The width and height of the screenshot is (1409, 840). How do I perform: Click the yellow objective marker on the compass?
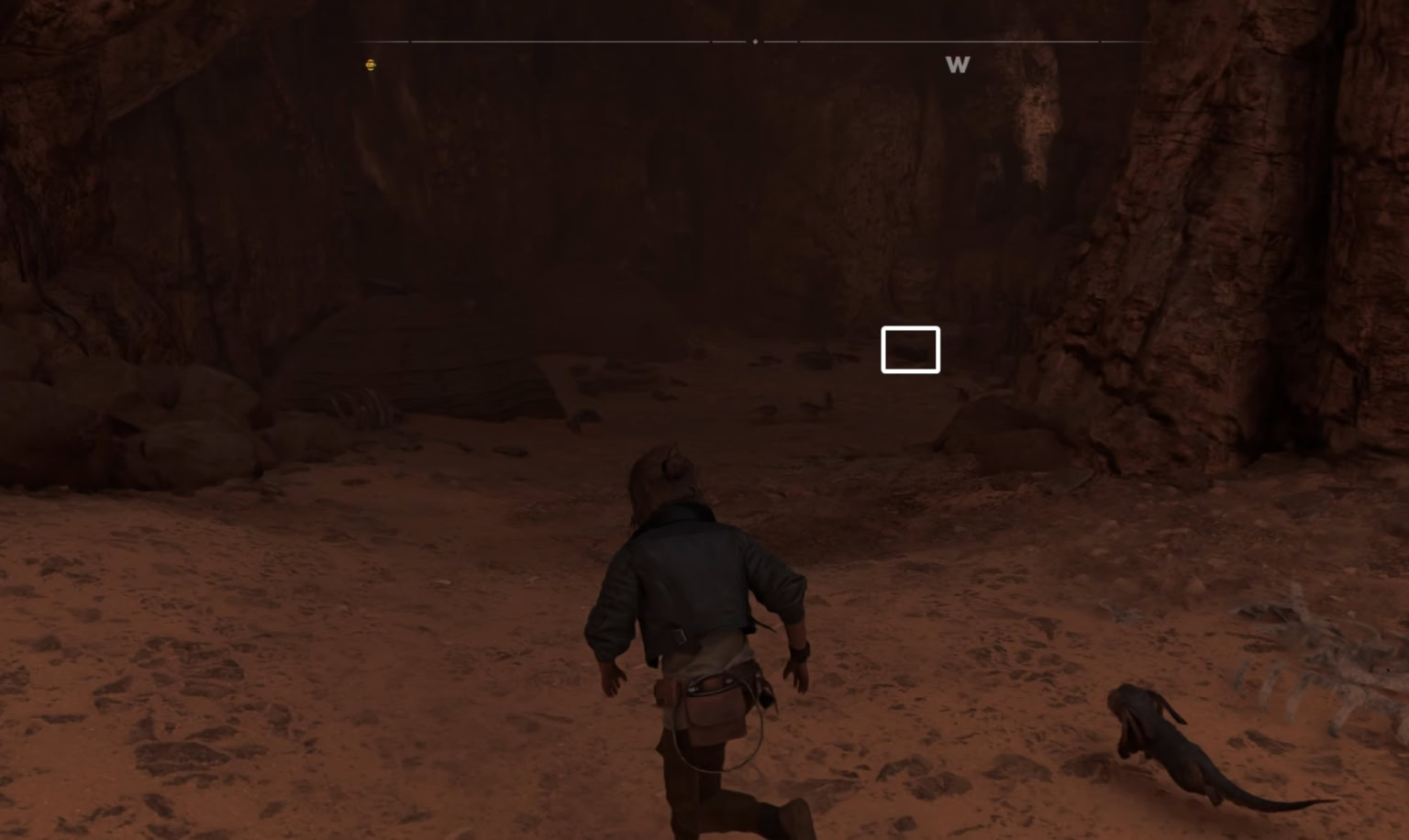pyautogui.click(x=371, y=64)
